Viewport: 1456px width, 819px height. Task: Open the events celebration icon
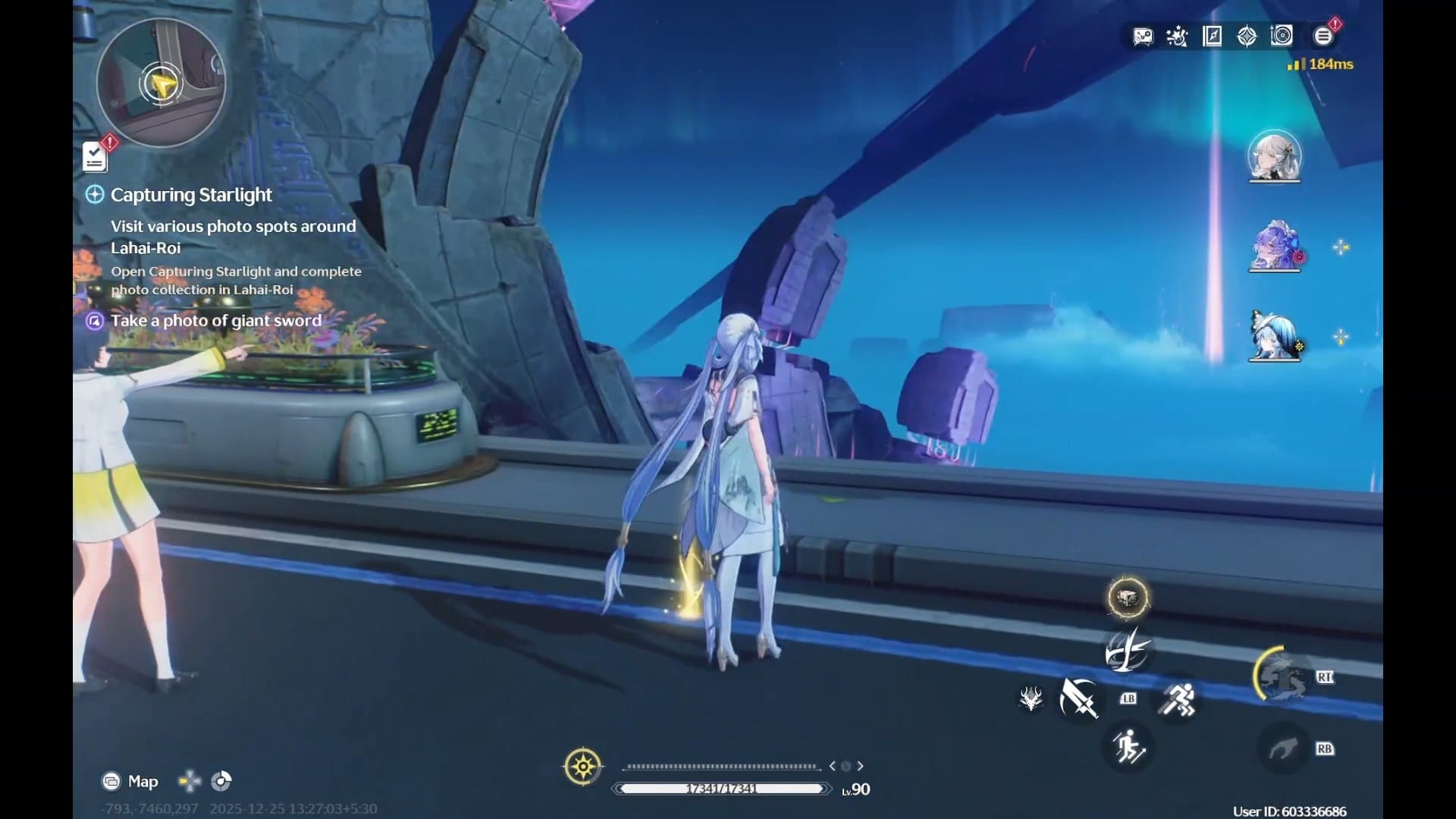click(x=1177, y=36)
